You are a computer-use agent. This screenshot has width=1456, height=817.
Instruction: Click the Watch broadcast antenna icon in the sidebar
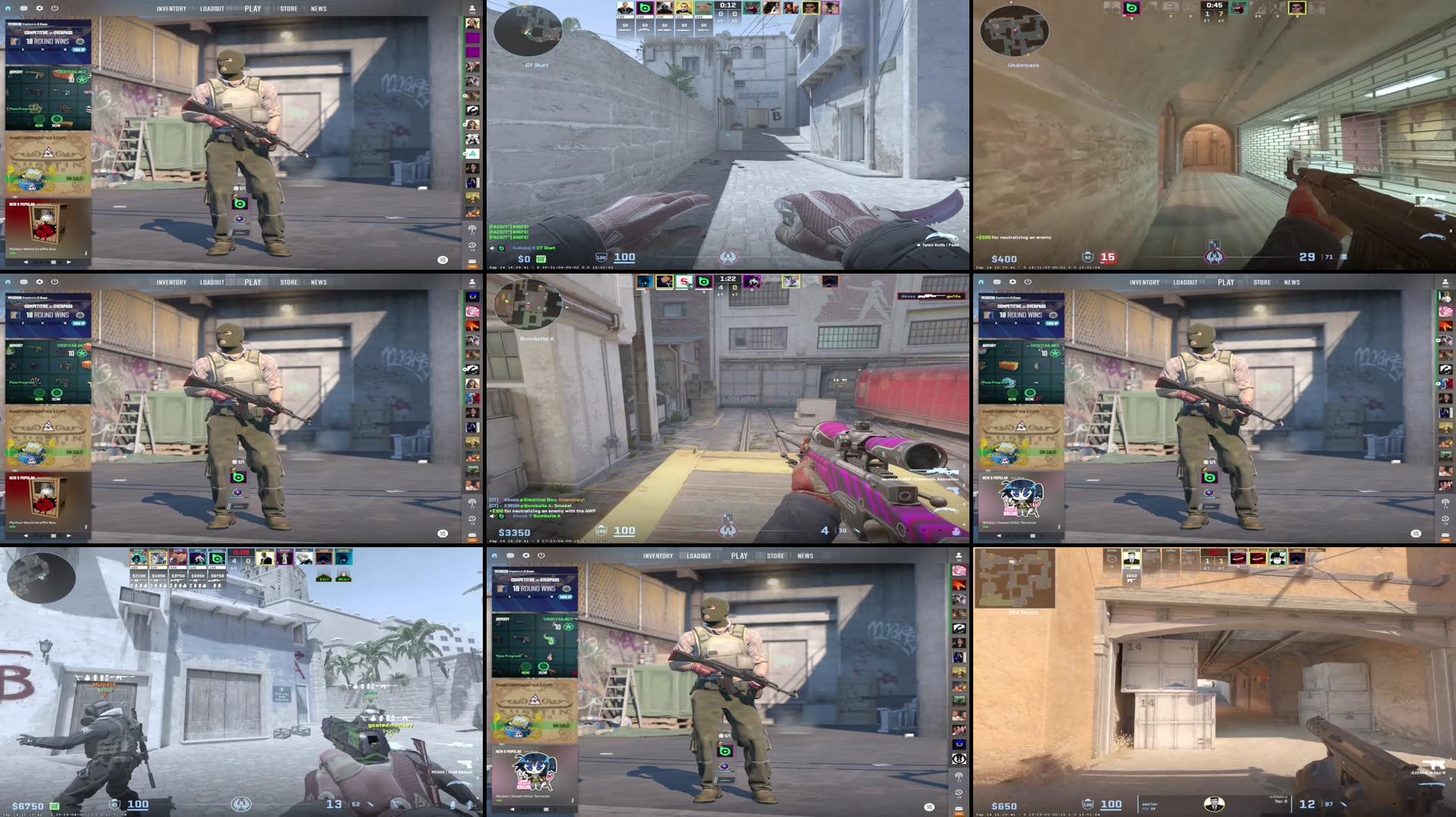[471, 229]
